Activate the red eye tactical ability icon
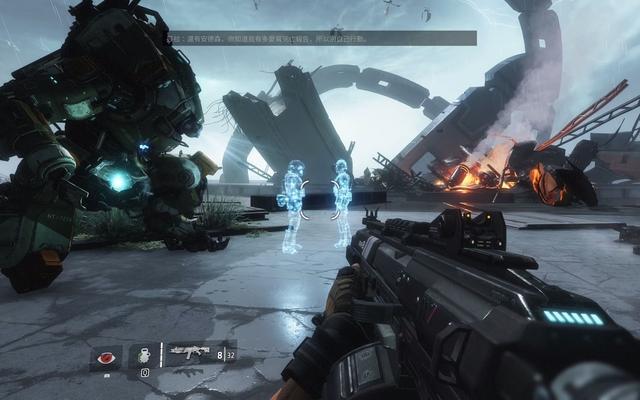Screen dimensions: 640x400 [105, 355]
